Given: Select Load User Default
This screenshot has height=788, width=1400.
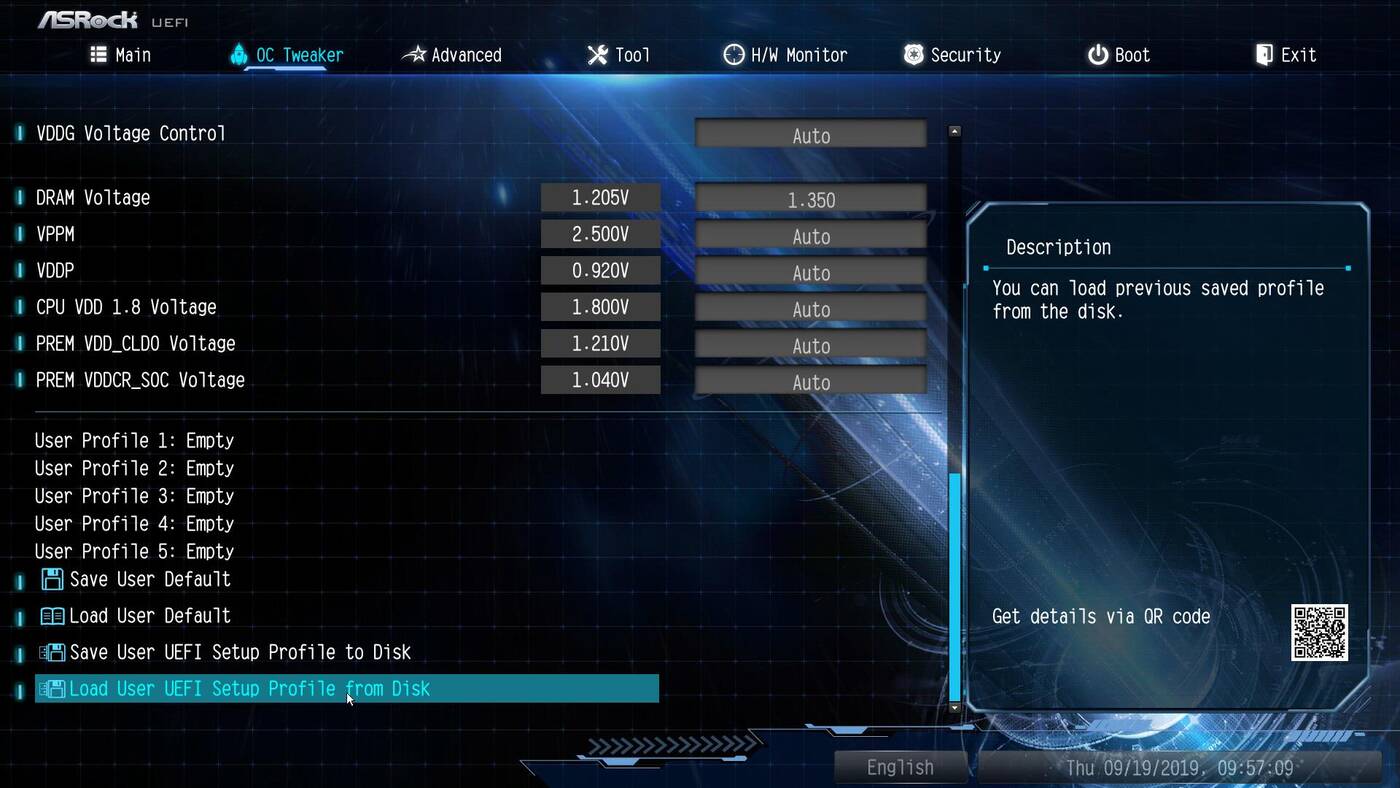Looking at the screenshot, I should point(149,616).
